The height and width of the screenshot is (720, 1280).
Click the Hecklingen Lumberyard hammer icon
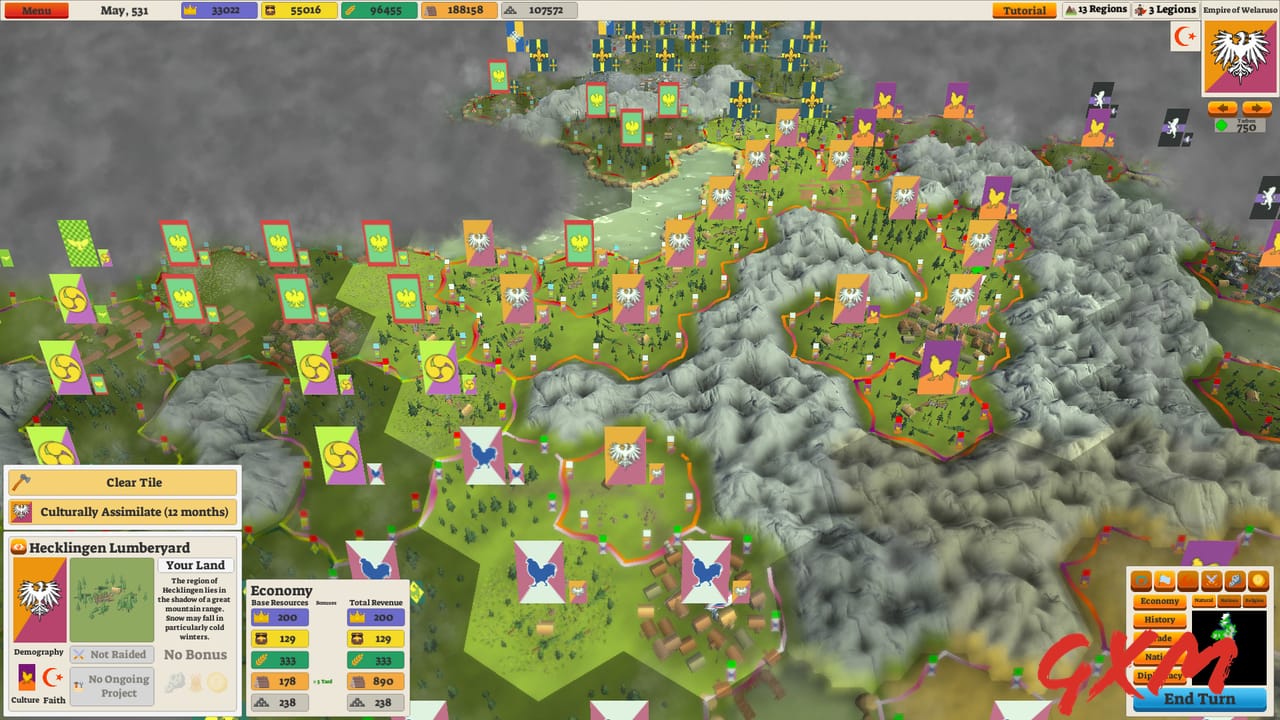click(19, 547)
